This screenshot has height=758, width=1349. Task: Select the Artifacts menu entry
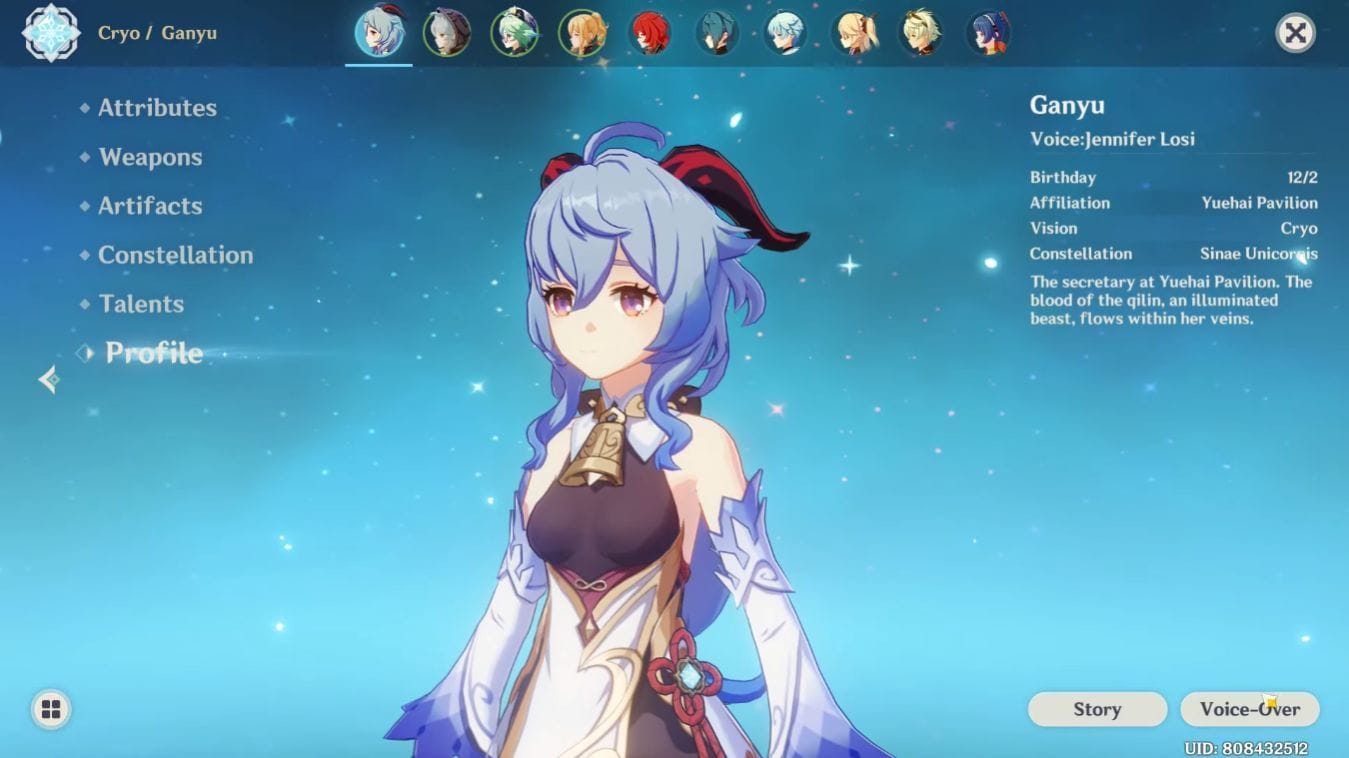pos(150,206)
